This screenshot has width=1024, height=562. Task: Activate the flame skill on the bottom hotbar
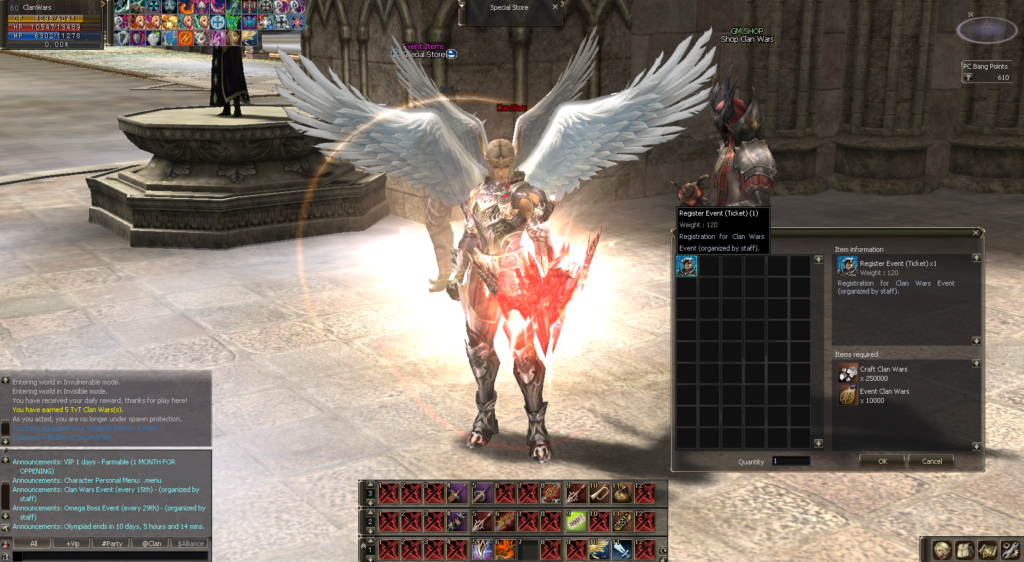(x=505, y=549)
